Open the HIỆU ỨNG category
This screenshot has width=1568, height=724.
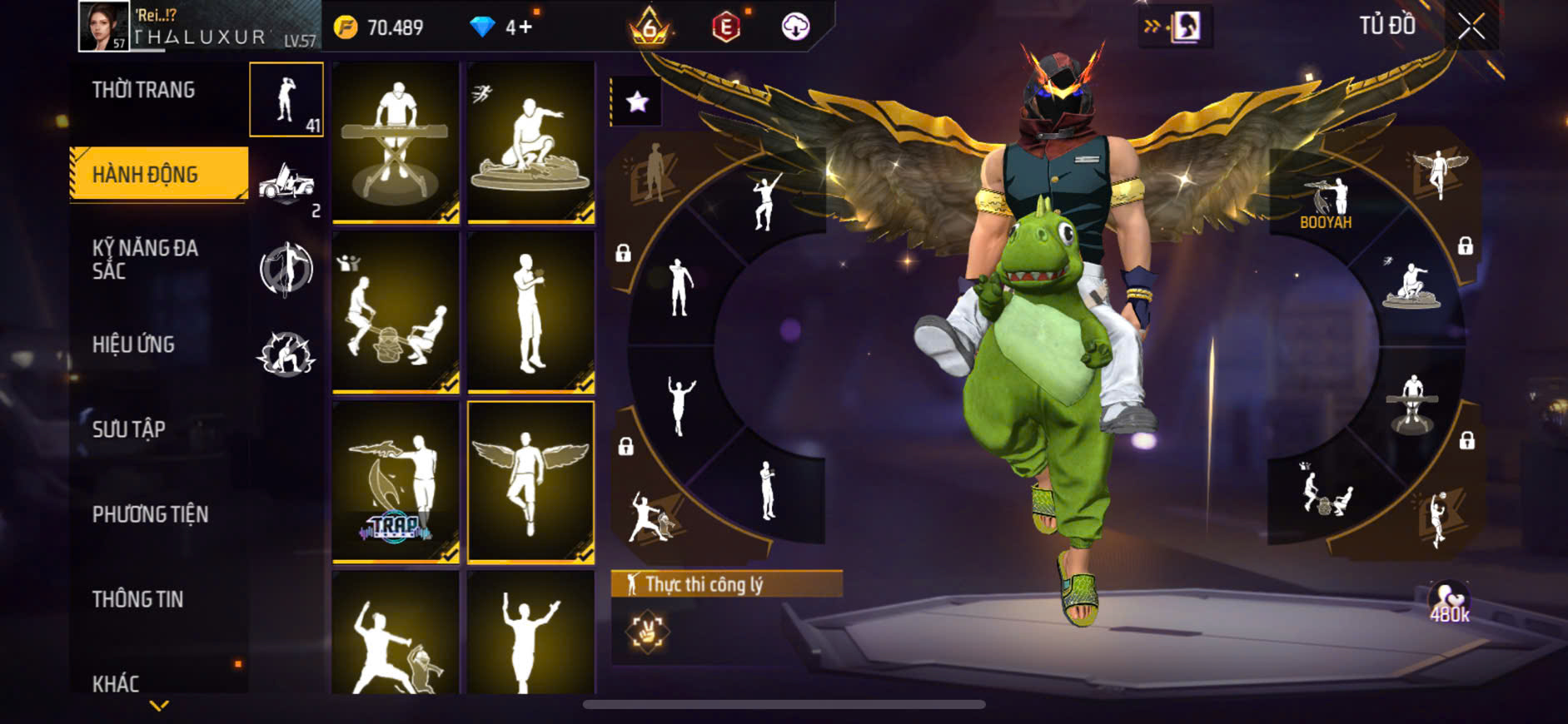(133, 345)
